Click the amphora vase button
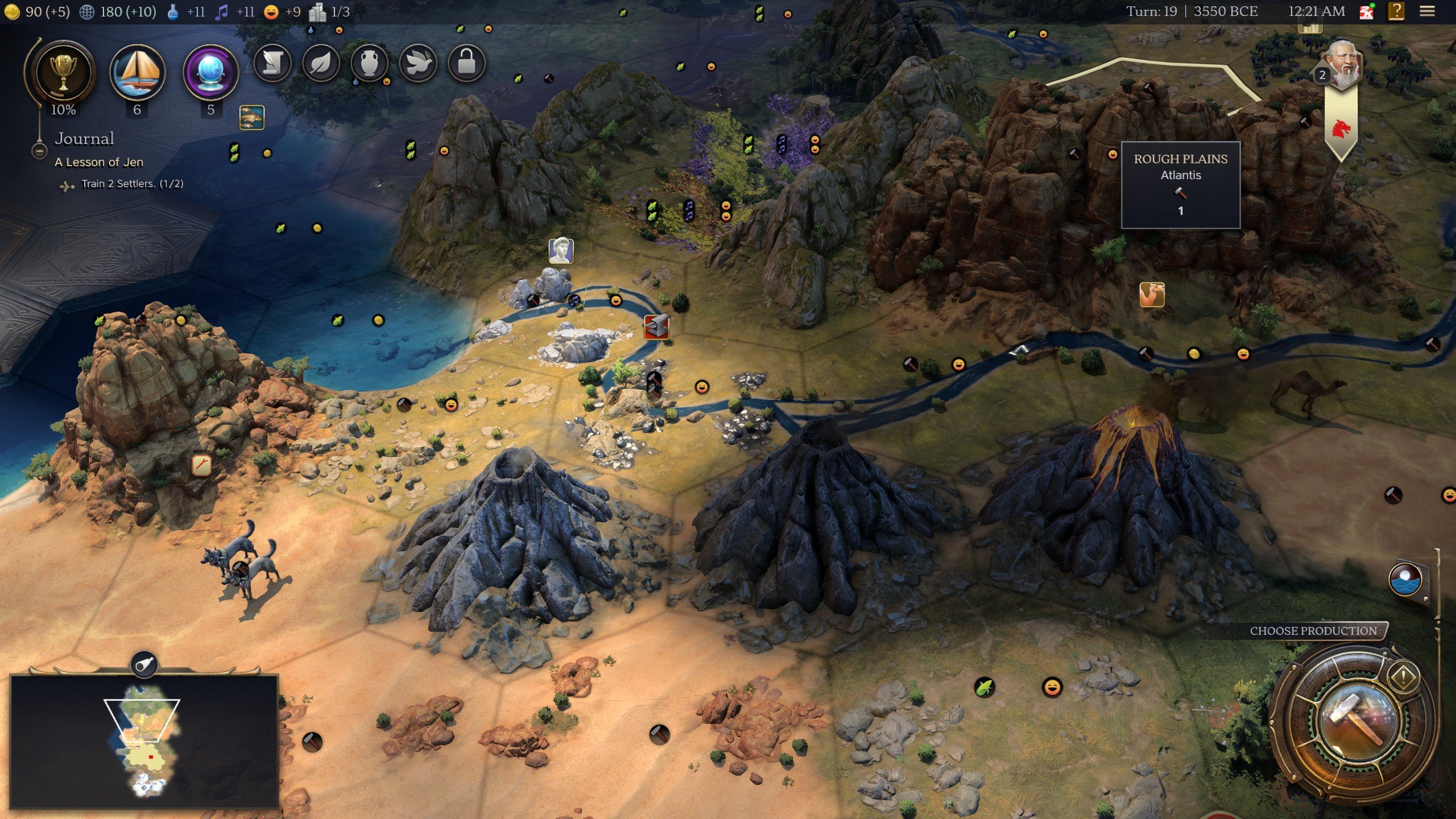This screenshot has width=1456, height=819. pyautogui.click(x=370, y=63)
